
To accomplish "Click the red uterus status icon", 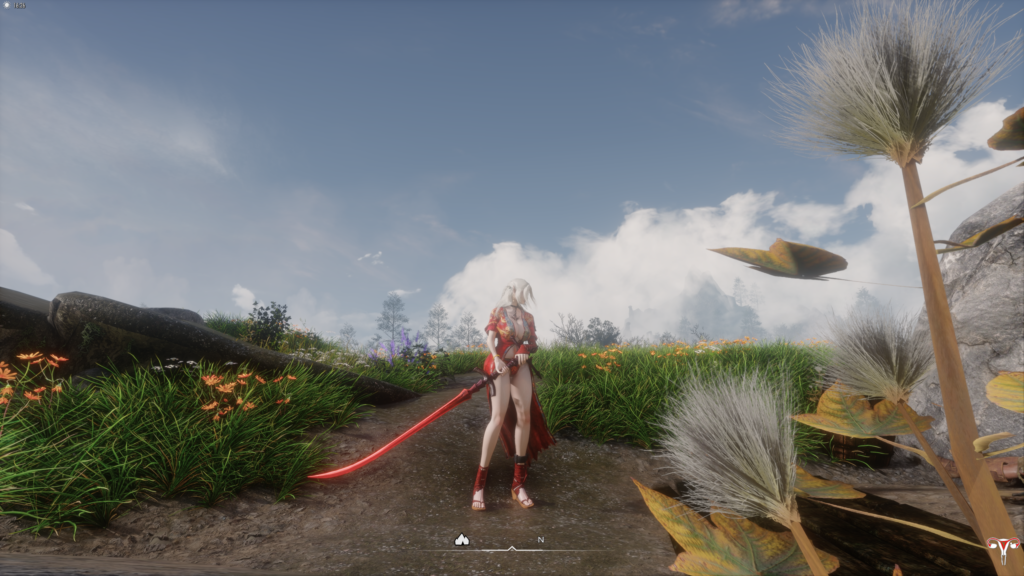I will (x=1001, y=550).
